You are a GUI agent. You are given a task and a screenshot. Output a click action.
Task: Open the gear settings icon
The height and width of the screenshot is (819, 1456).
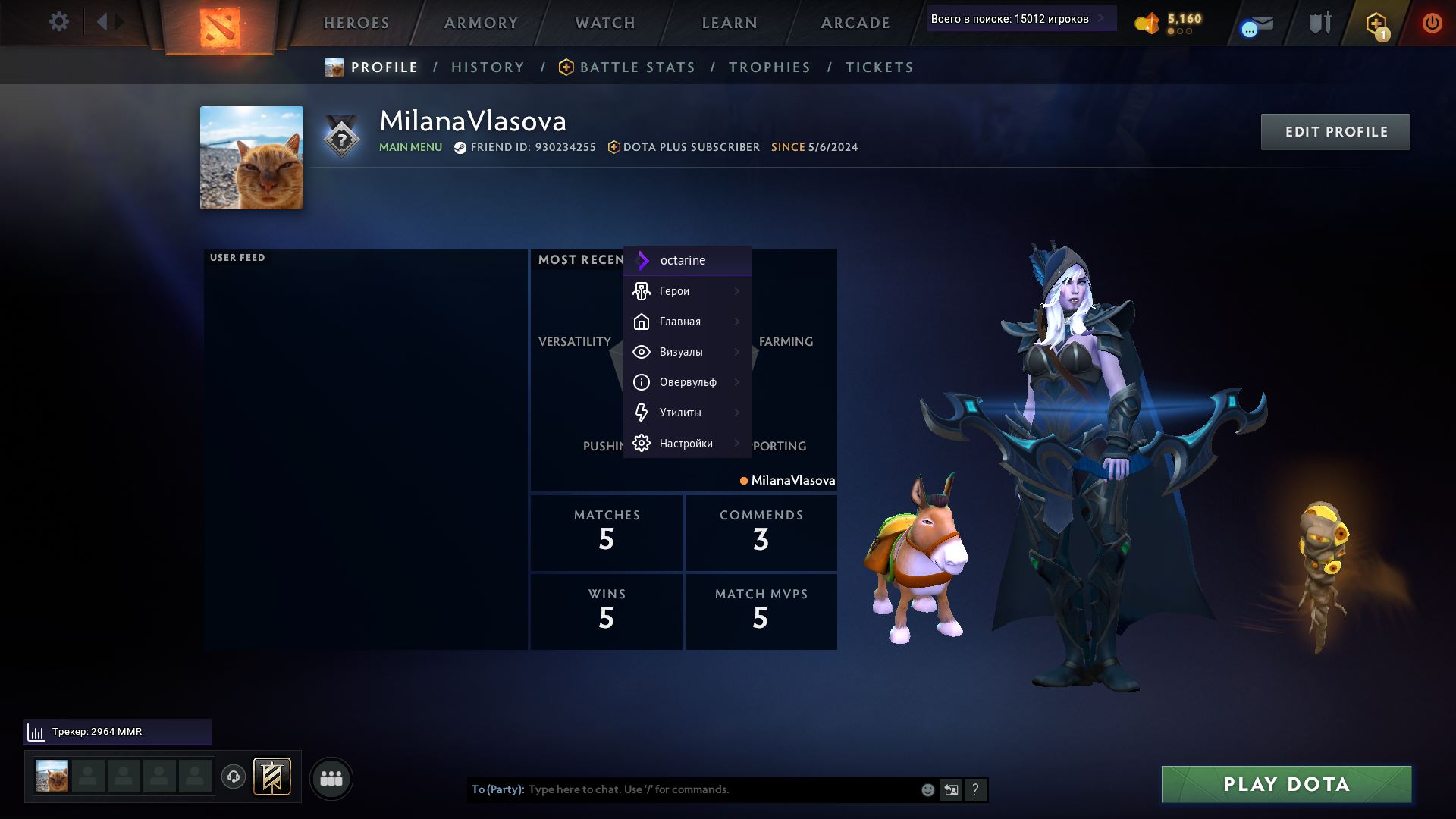click(x=58, y=21)
